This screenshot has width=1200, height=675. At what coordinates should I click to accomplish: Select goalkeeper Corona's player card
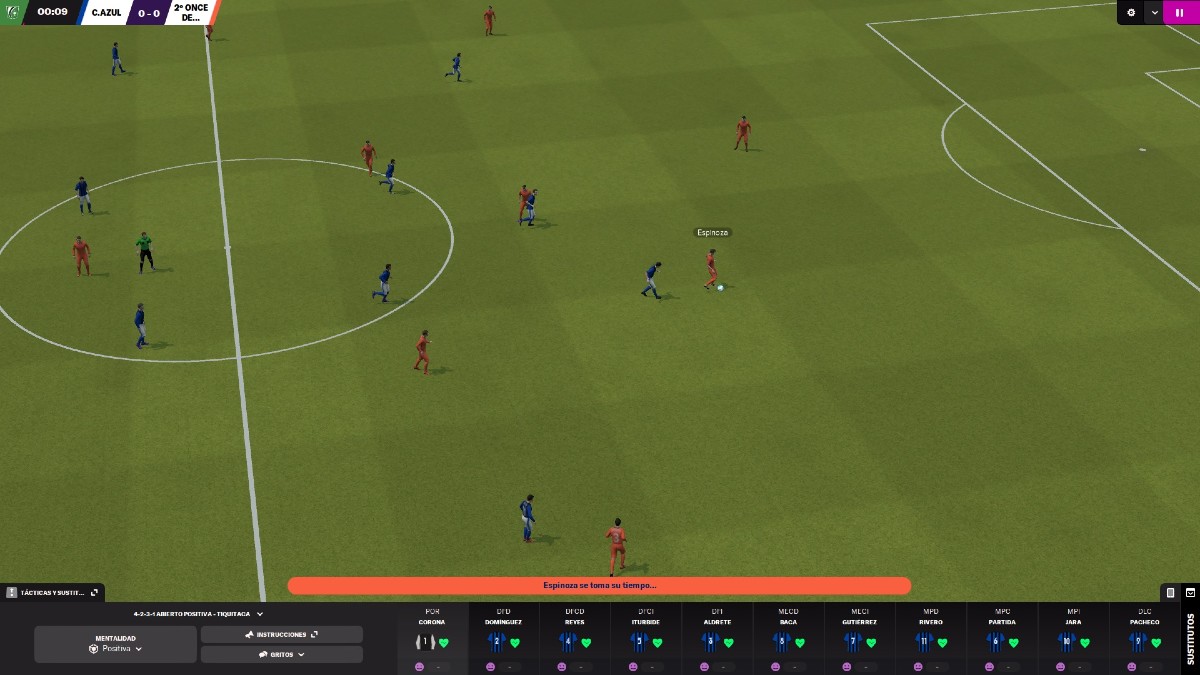(x=432, y=637)
